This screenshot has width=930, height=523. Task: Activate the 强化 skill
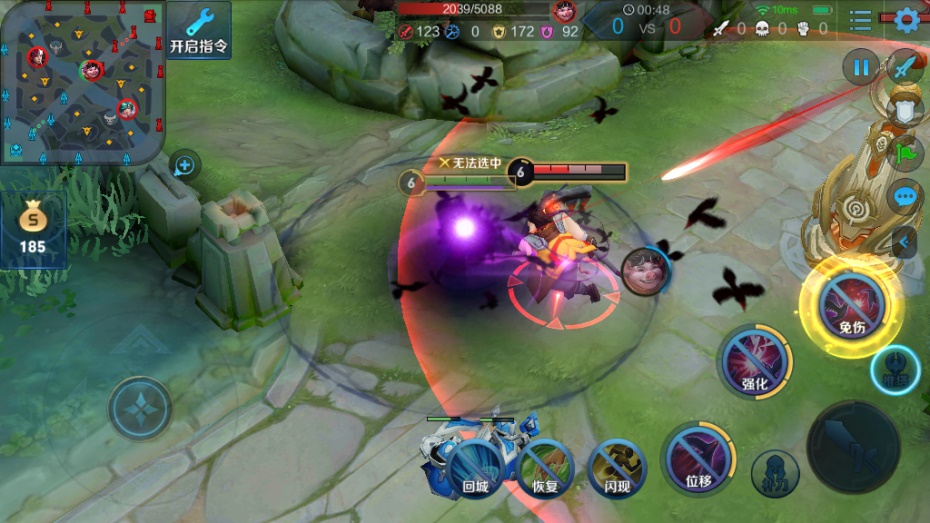coord(755,361)
